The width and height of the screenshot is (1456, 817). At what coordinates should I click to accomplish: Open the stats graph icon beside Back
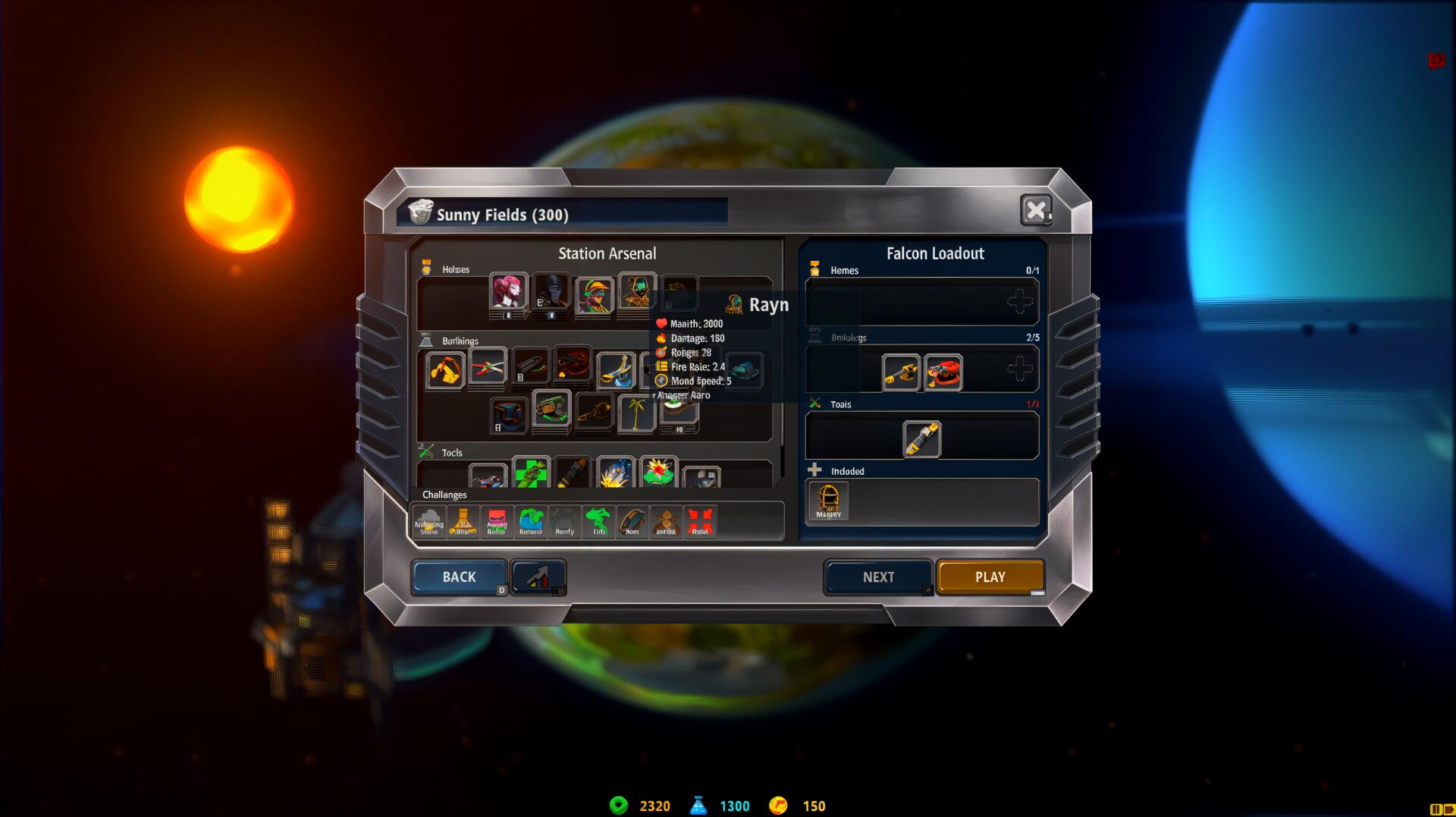coord(538,577)
